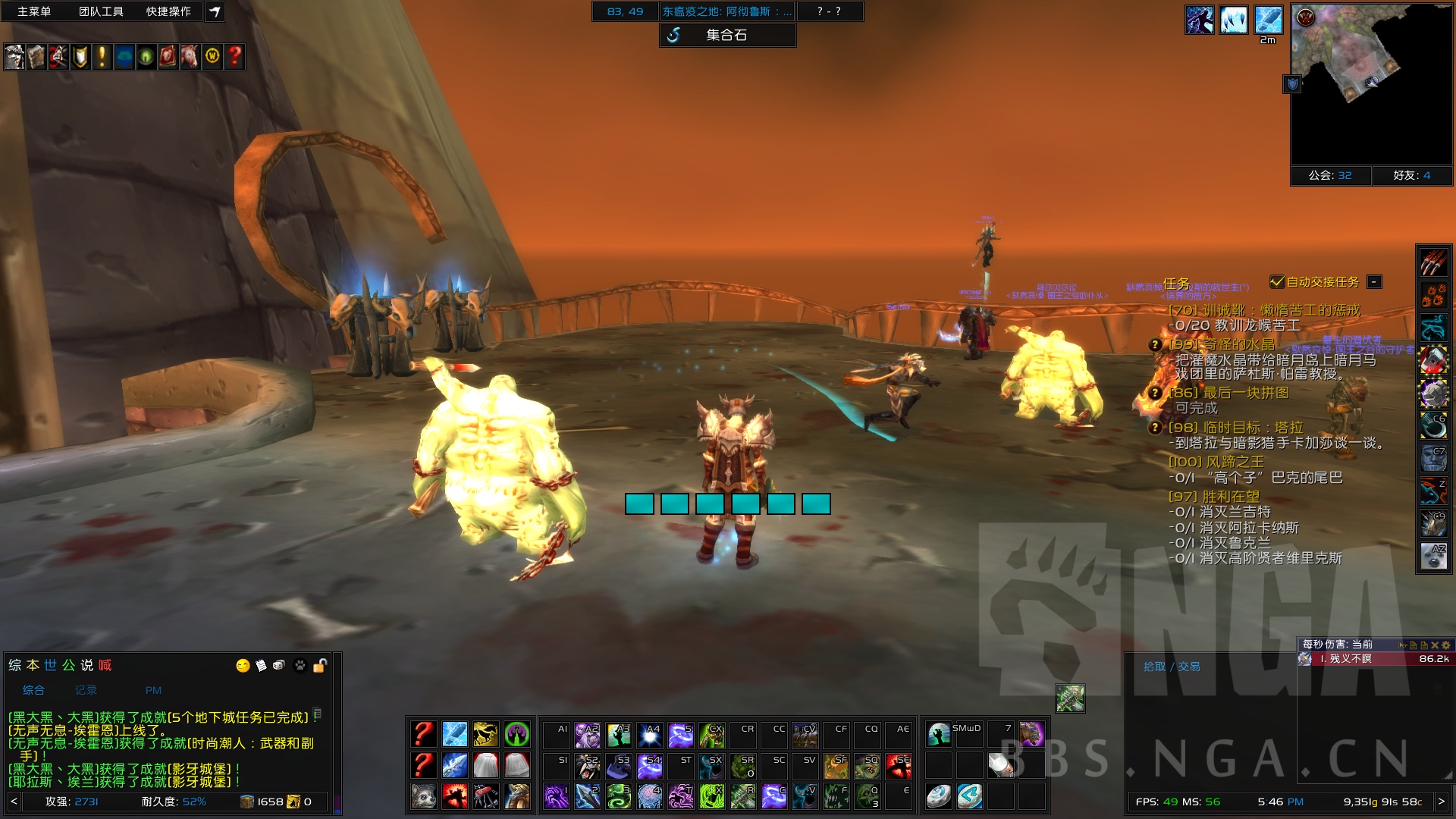1456x819 pixels.
Task: Click the 集合石 meeting stone button
Action: tap(727, 35)
